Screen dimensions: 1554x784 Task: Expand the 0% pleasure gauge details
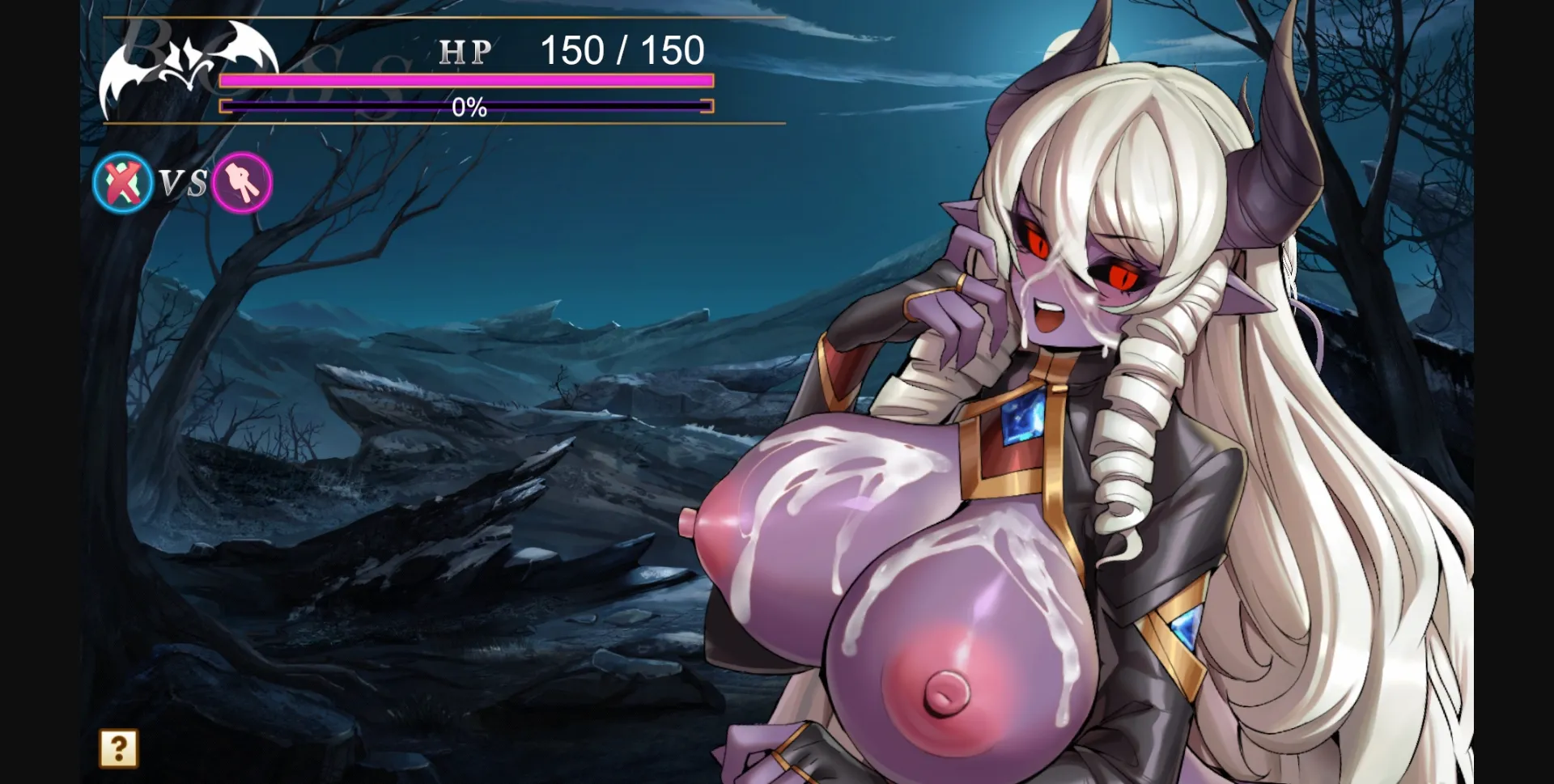pos(467,106)
